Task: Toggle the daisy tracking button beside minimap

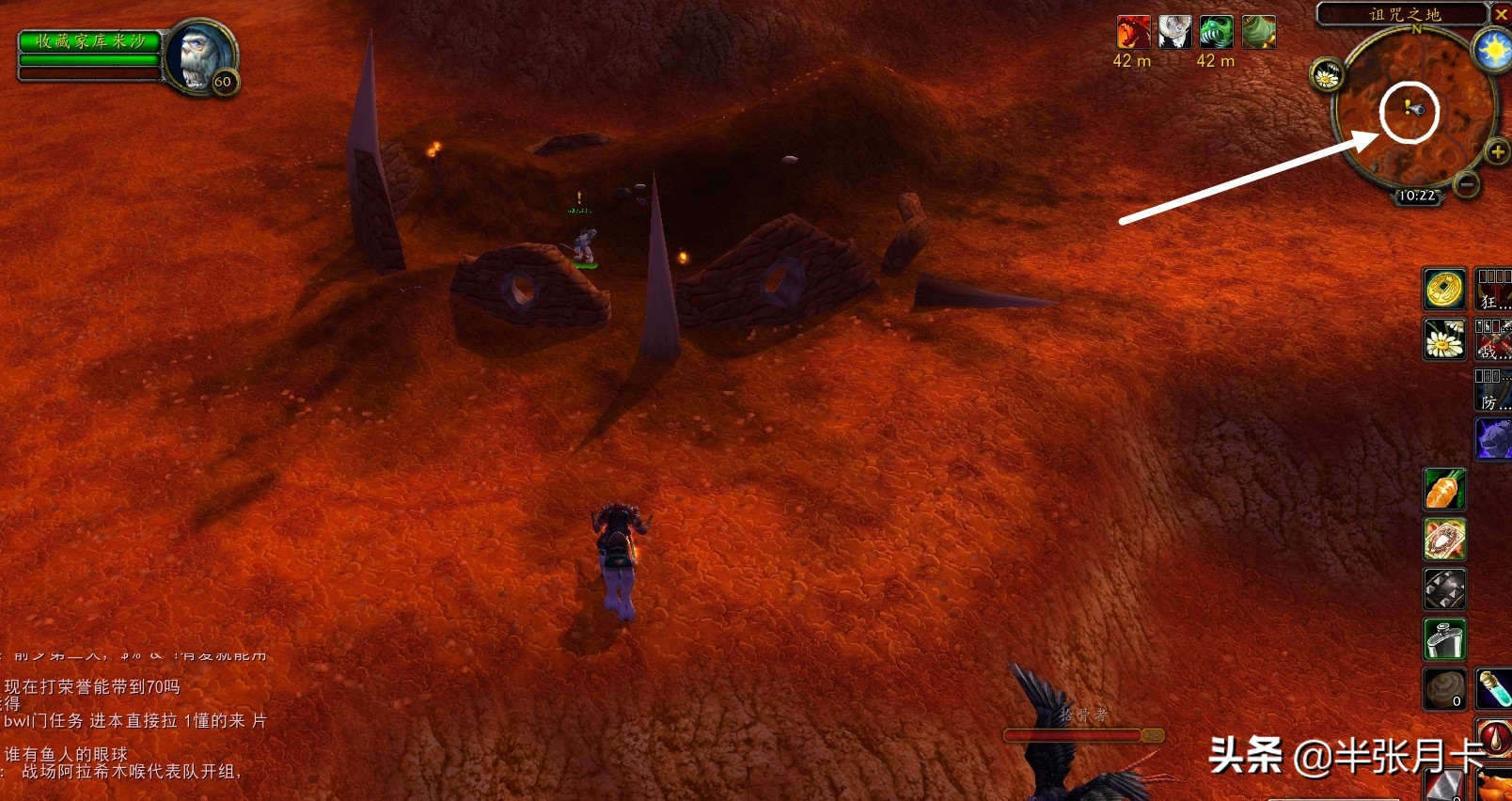Action: click(x=1327, y=76)
